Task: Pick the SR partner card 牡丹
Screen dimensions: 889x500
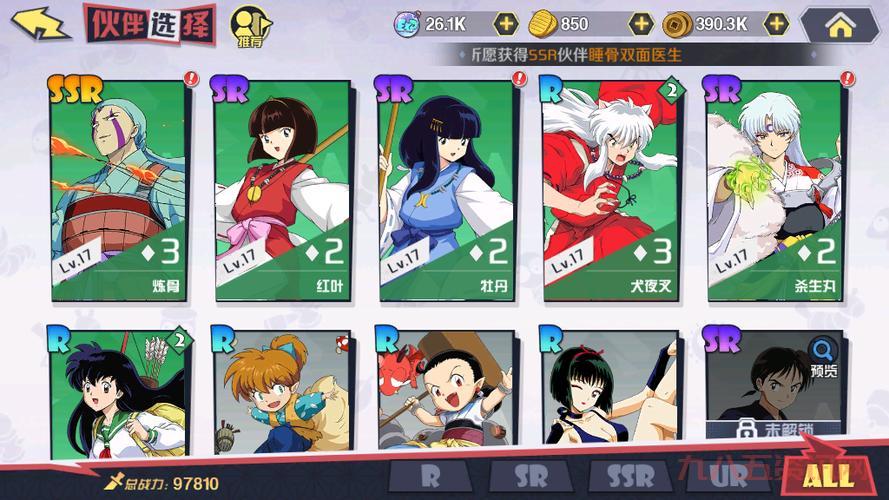Action: click(447, 190)
